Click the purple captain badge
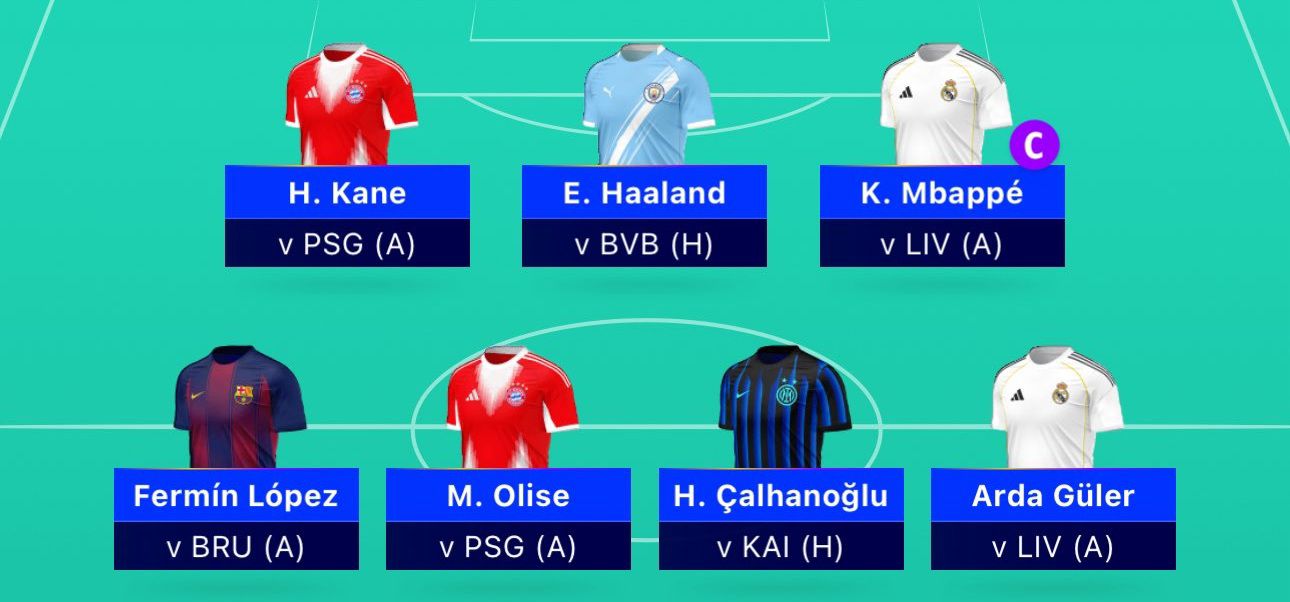The image size is (1290, 602). [1033, 145]
